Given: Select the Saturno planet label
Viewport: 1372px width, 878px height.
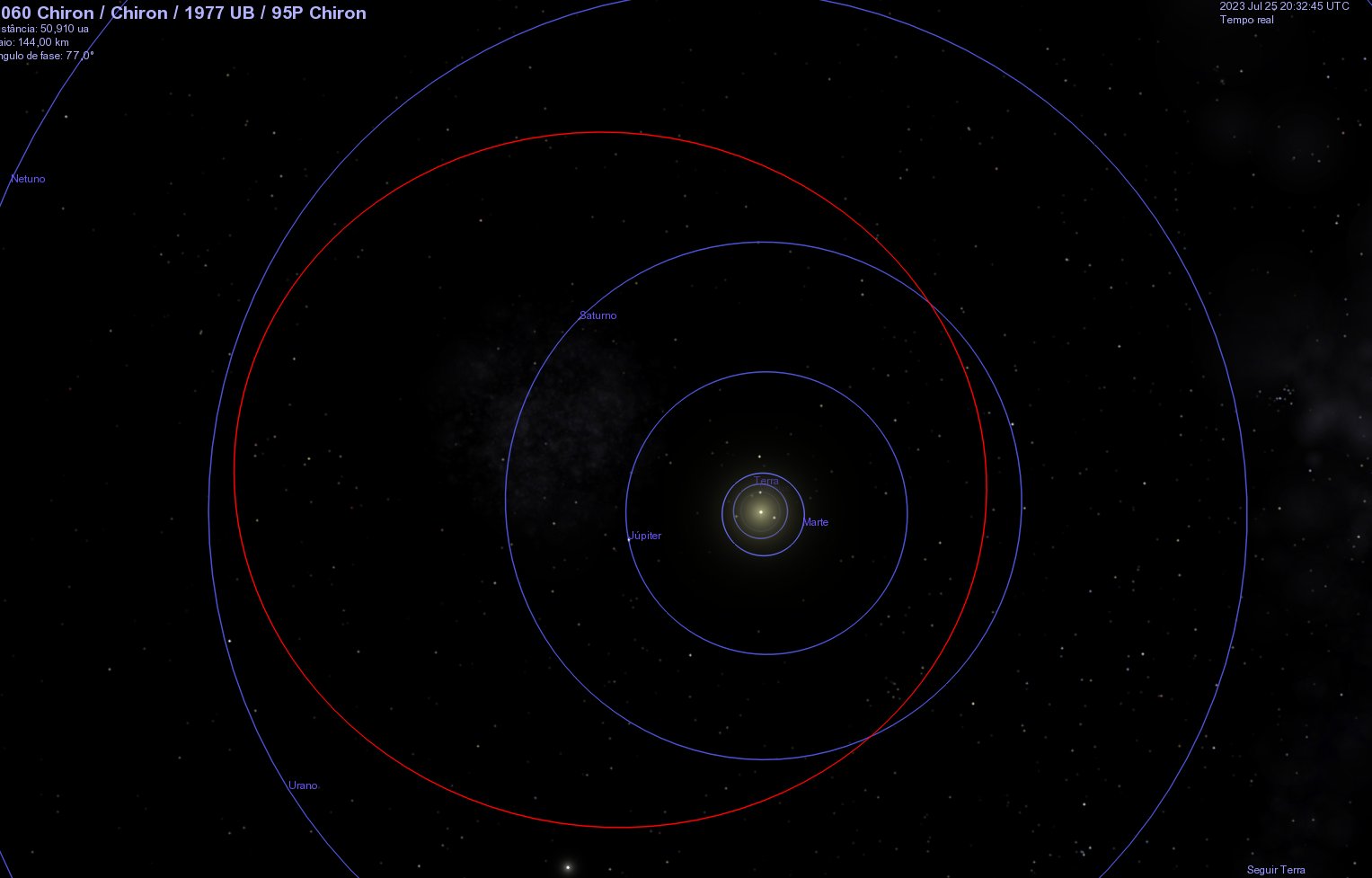Looking at the screenshot, I should (x=597, y=315).
